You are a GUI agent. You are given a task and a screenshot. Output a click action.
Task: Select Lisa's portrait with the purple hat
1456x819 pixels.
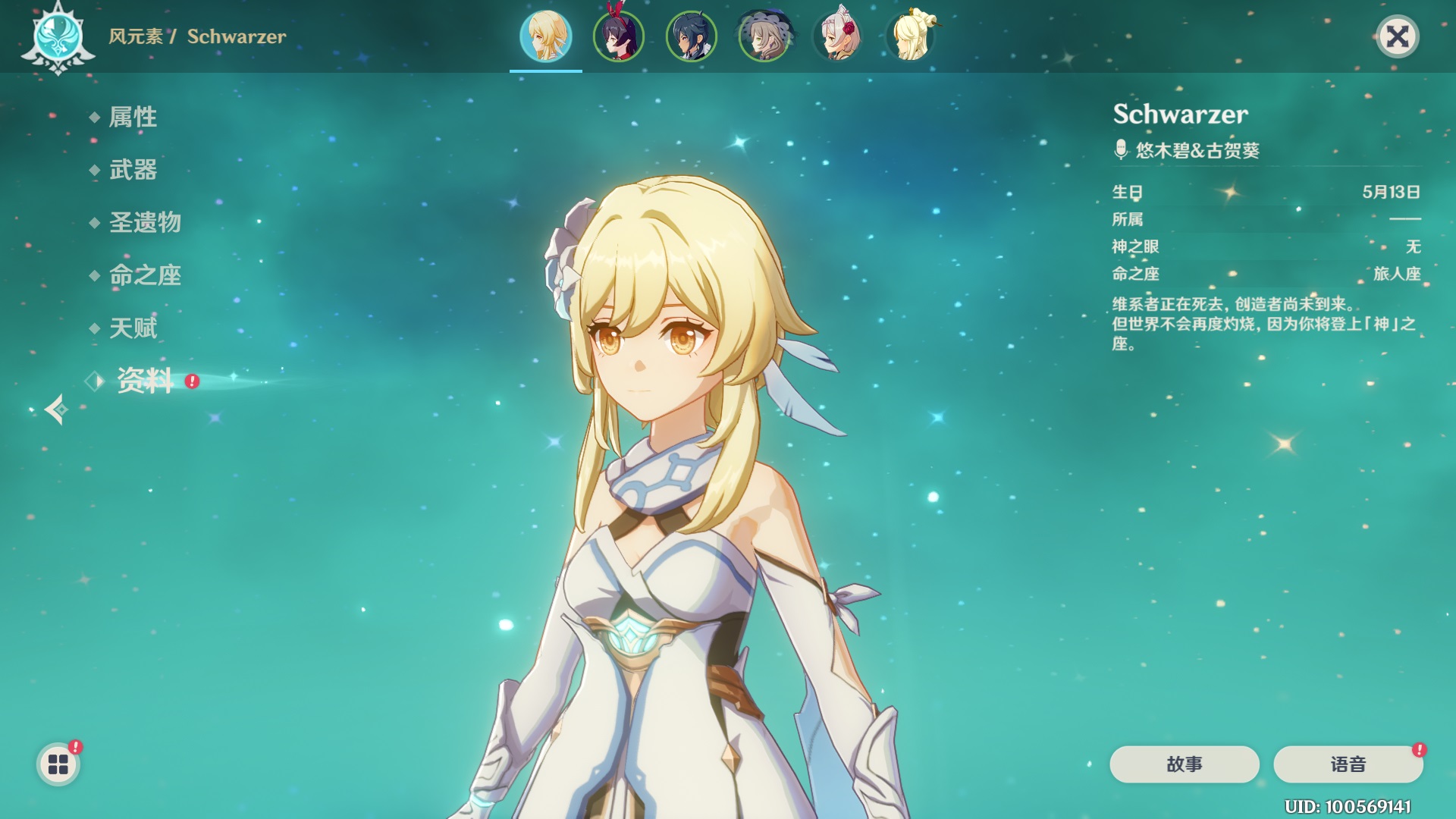(764, 36)
